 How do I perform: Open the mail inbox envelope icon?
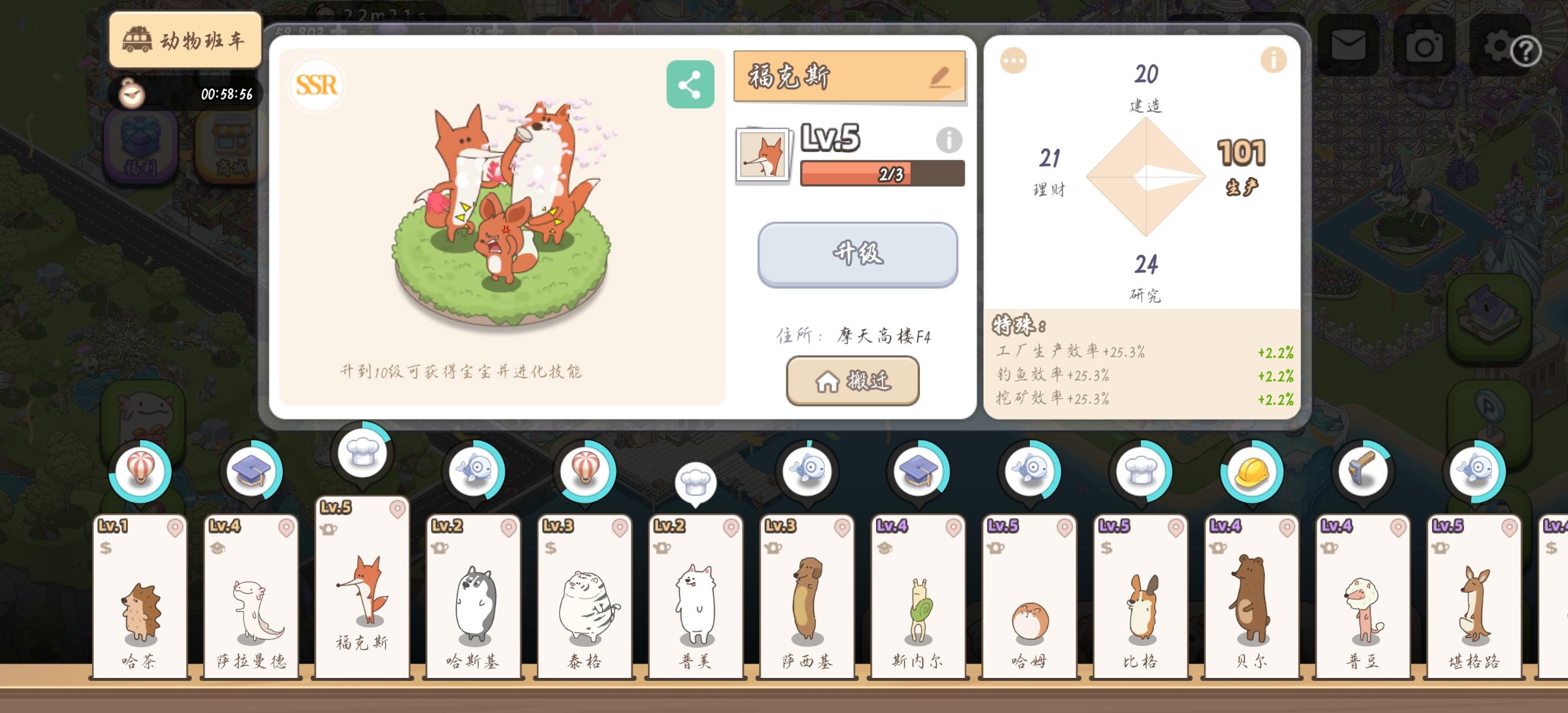[x=1349, y=46]
